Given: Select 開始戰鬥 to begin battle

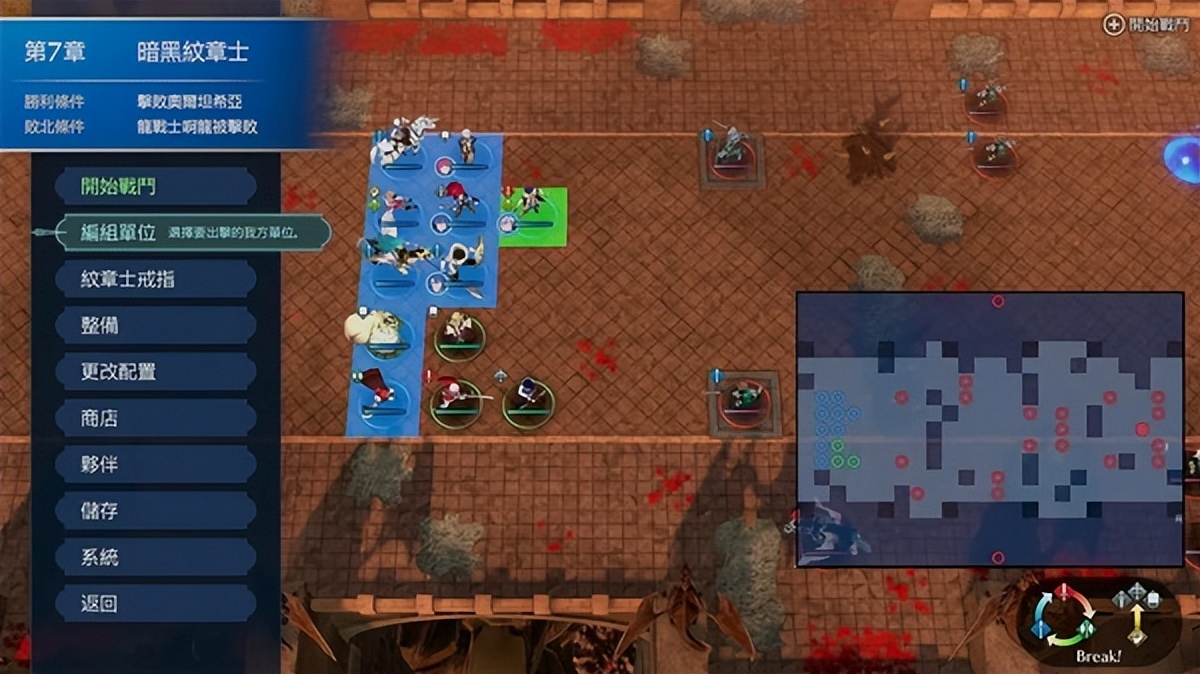Looking at the screenshot, I should point(155,186).
